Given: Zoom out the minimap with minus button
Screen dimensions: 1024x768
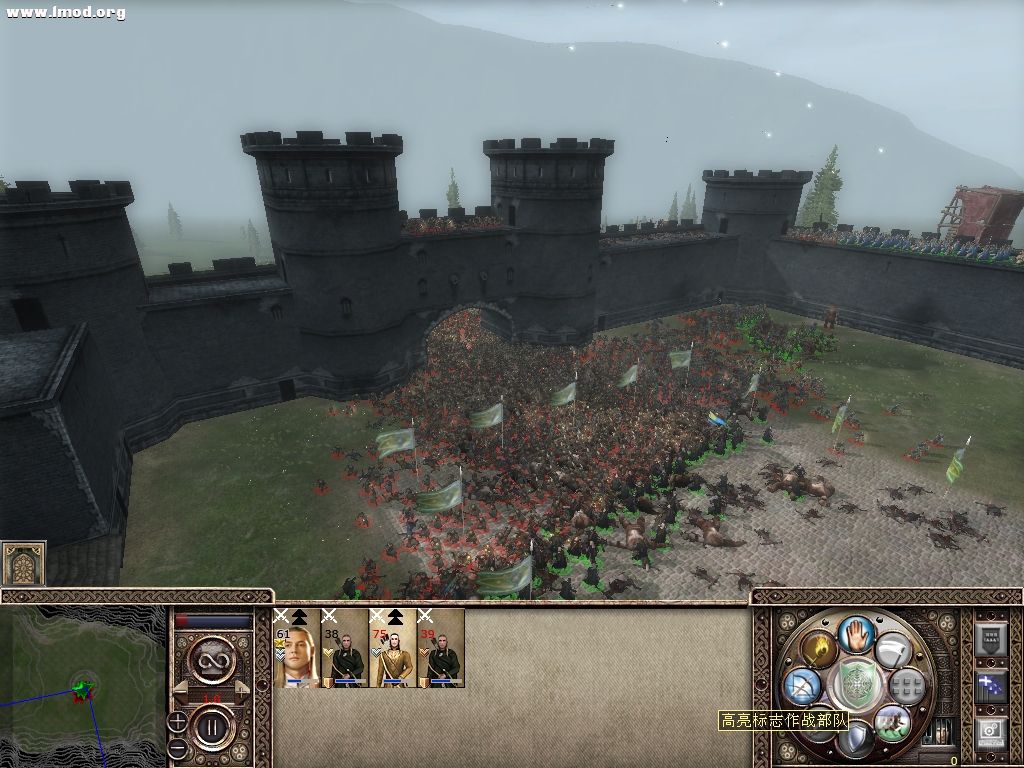Looking at the screenshot, I should tap(177, 747).
